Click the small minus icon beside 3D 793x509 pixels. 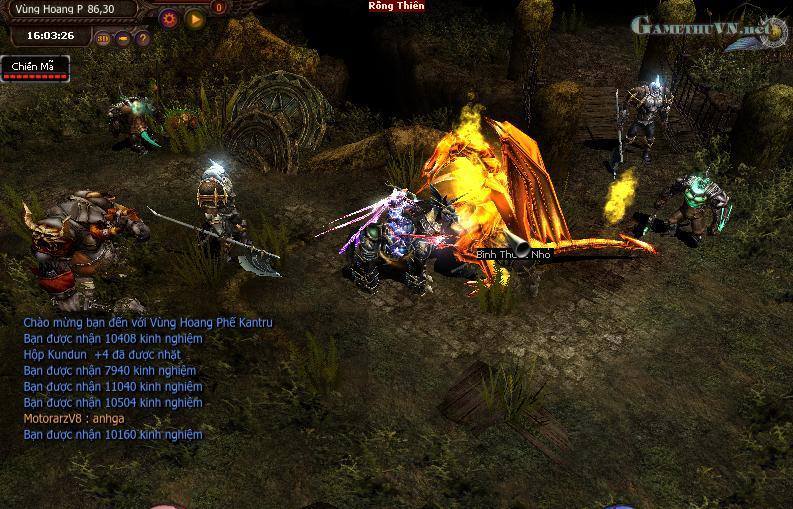[123, 39]
